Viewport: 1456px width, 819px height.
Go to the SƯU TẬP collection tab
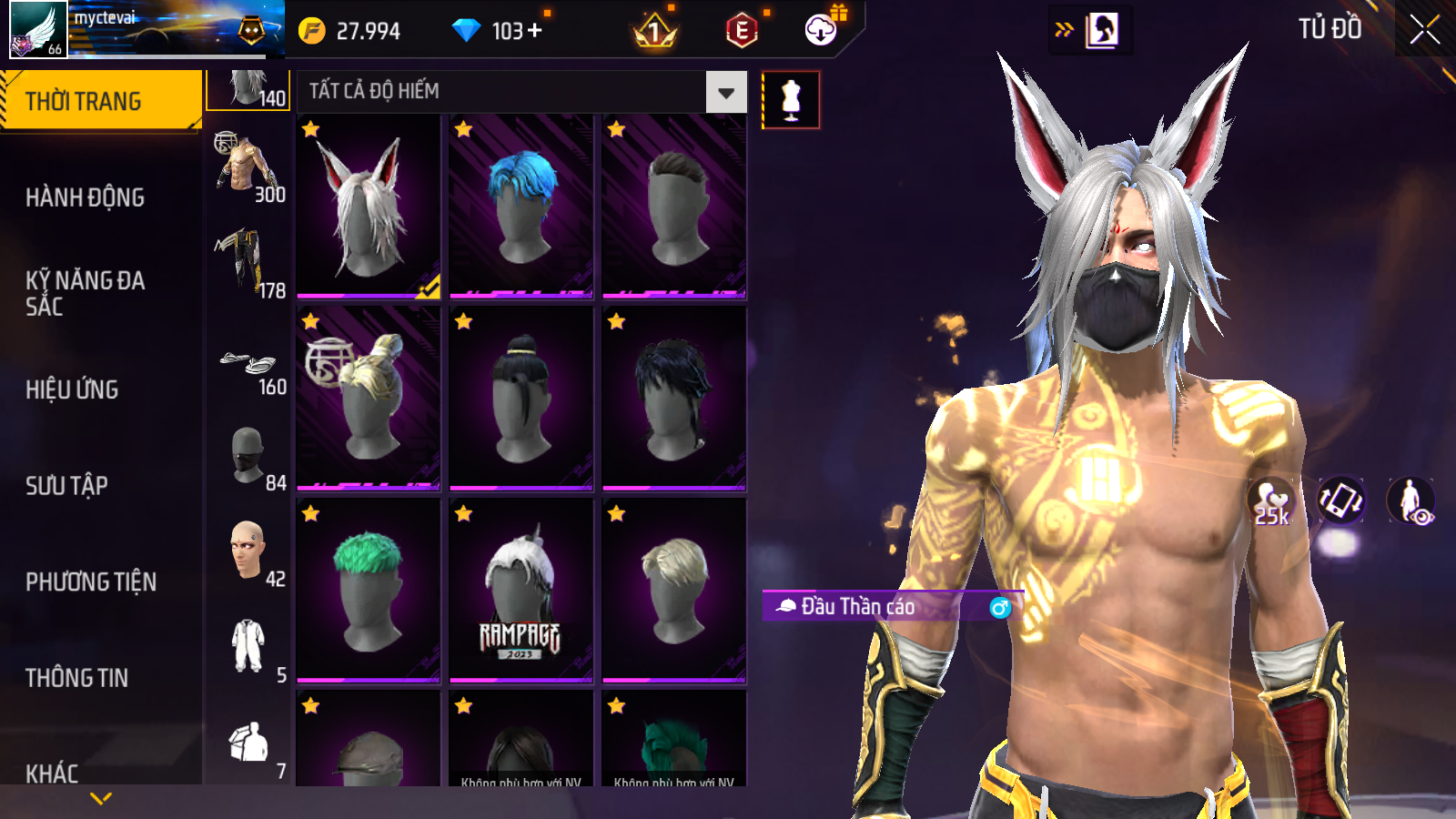coord(66,486)
